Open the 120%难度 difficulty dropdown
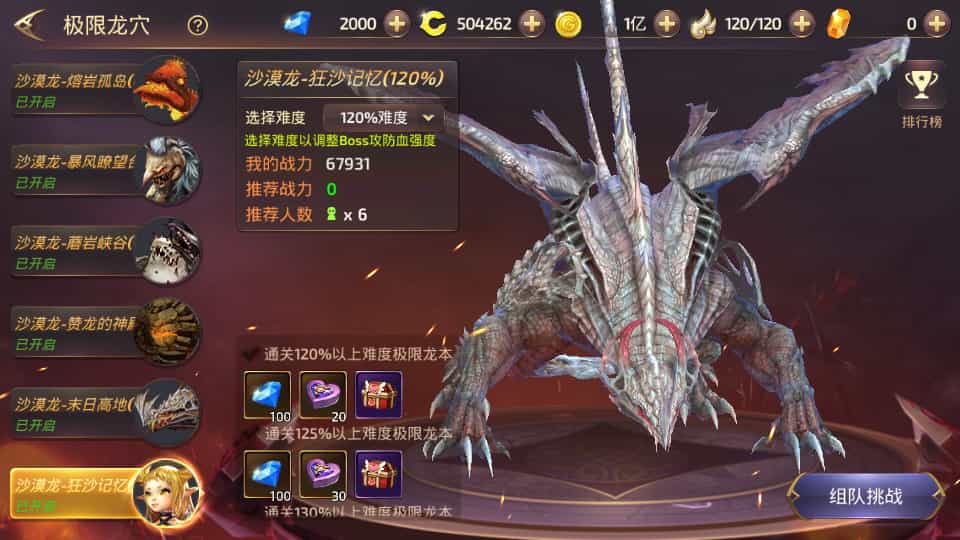This screenshot has height=540, width=960. click(383, 117)
